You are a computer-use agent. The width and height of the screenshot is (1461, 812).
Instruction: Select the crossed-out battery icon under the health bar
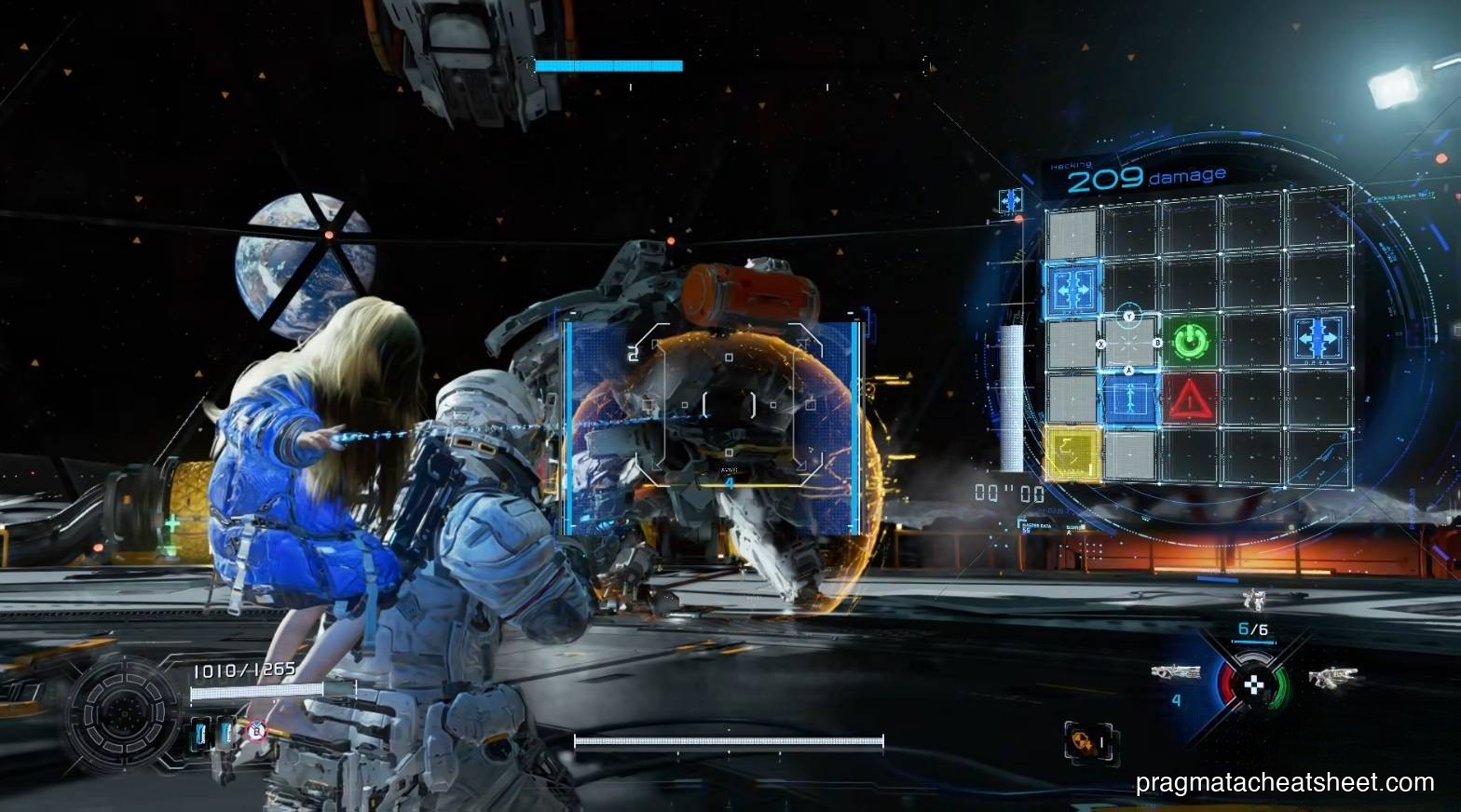point(257,731)
